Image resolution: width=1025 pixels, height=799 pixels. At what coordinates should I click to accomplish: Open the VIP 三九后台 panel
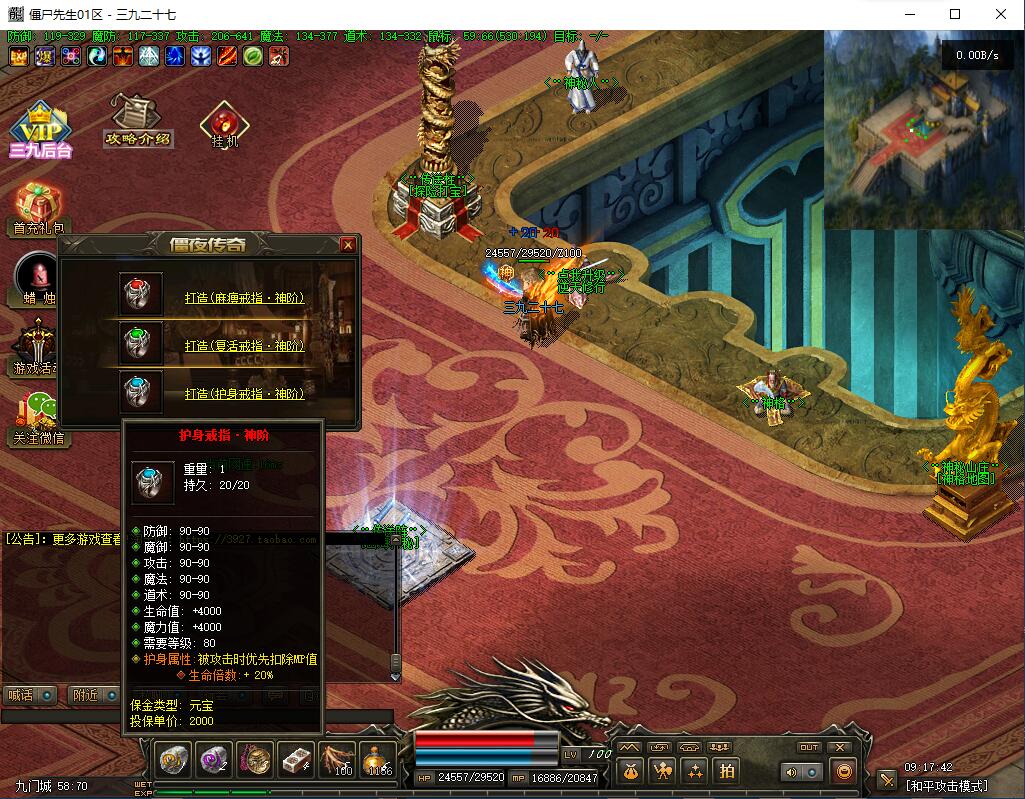pos(40,127)
